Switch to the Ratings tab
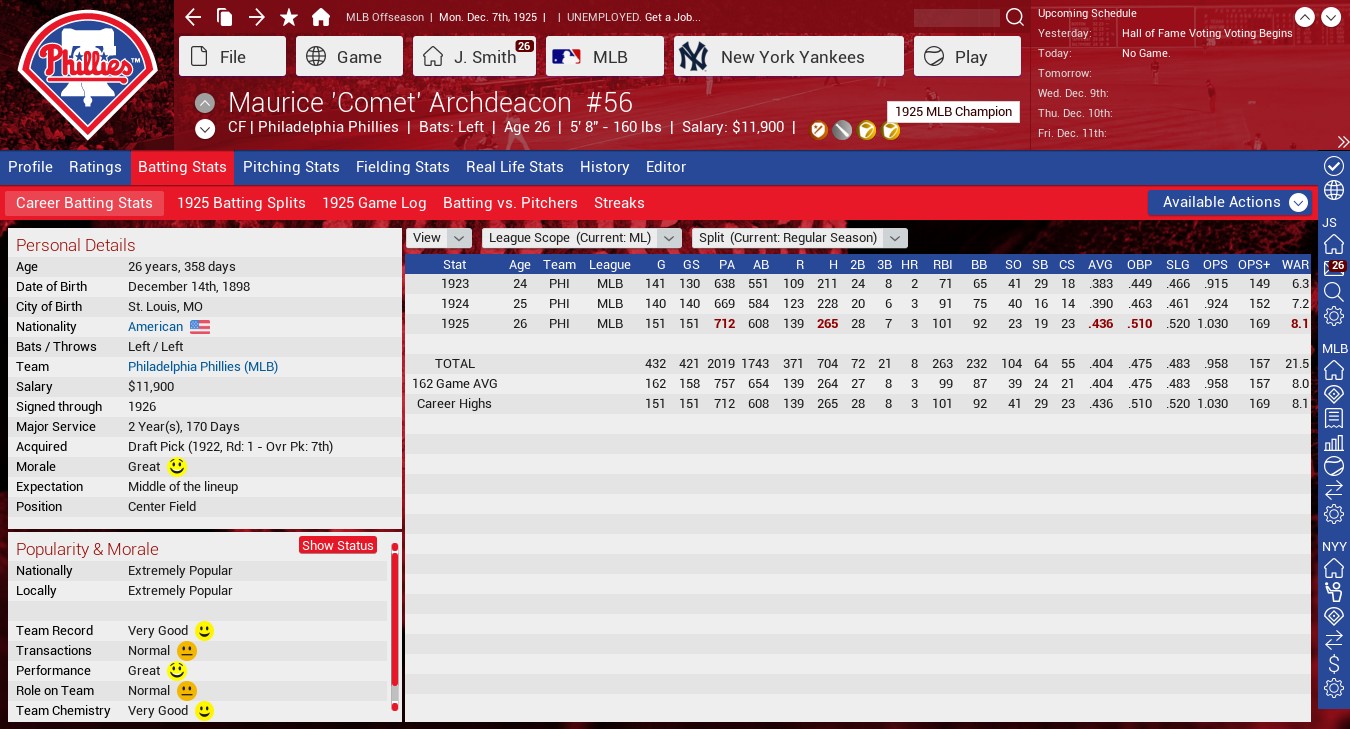The height and width of the screenshot is (729, 1350). click(95, 167)
